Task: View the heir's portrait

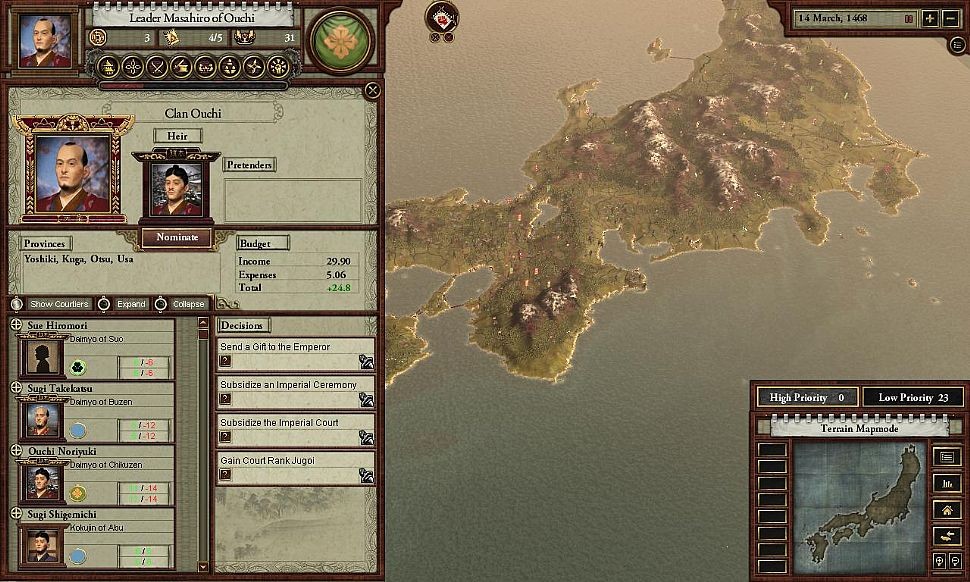Action: 176,188
